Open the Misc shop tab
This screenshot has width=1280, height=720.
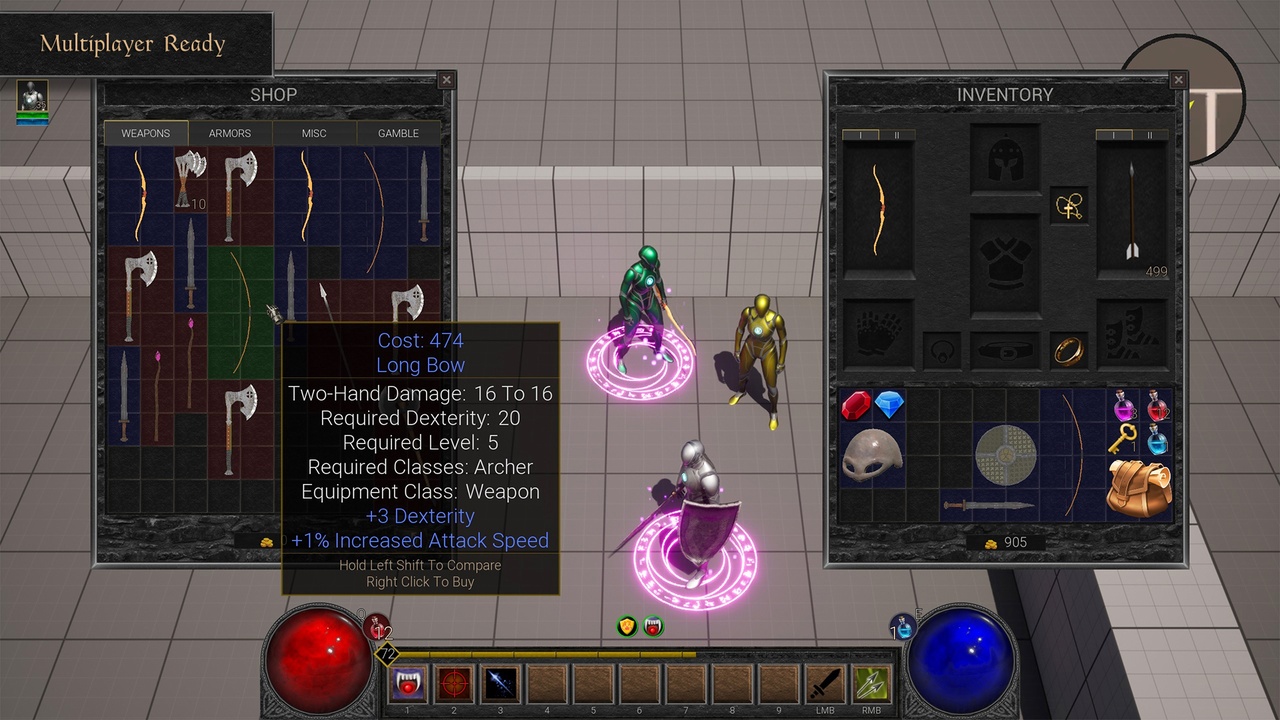point(314,133)
